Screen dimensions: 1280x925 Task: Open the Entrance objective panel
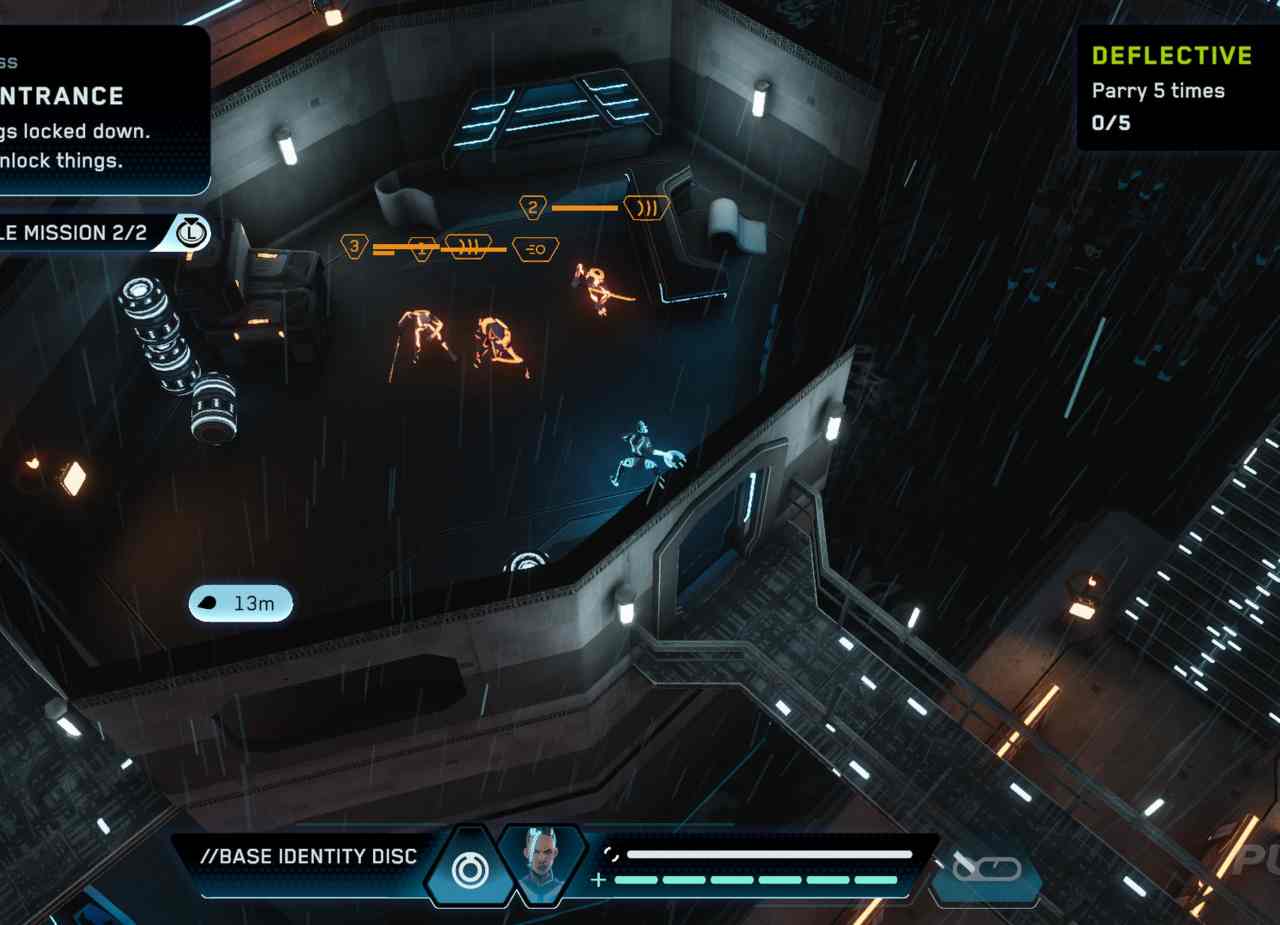tap(100, 110)
